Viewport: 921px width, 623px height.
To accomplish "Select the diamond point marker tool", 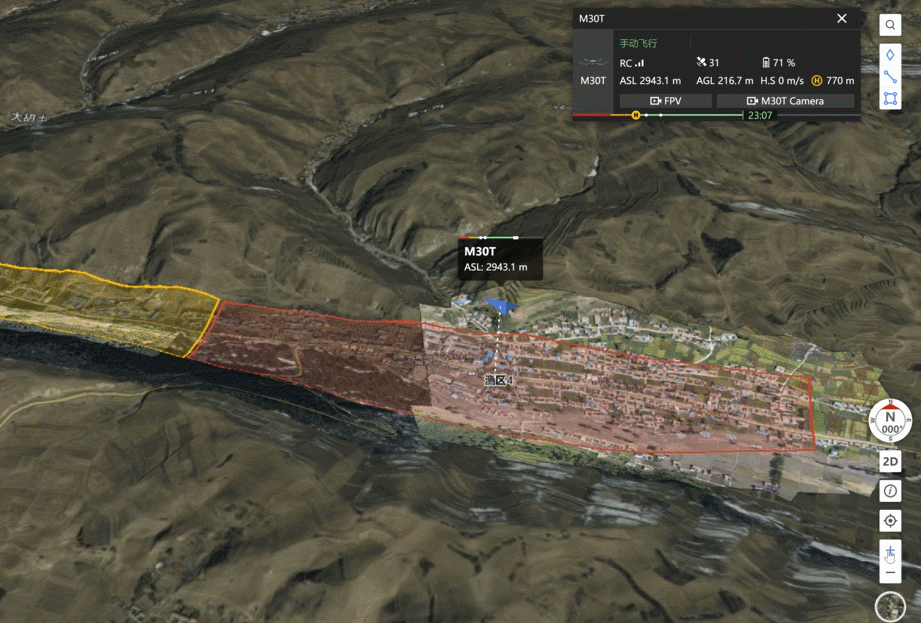I will click(890, 54).
